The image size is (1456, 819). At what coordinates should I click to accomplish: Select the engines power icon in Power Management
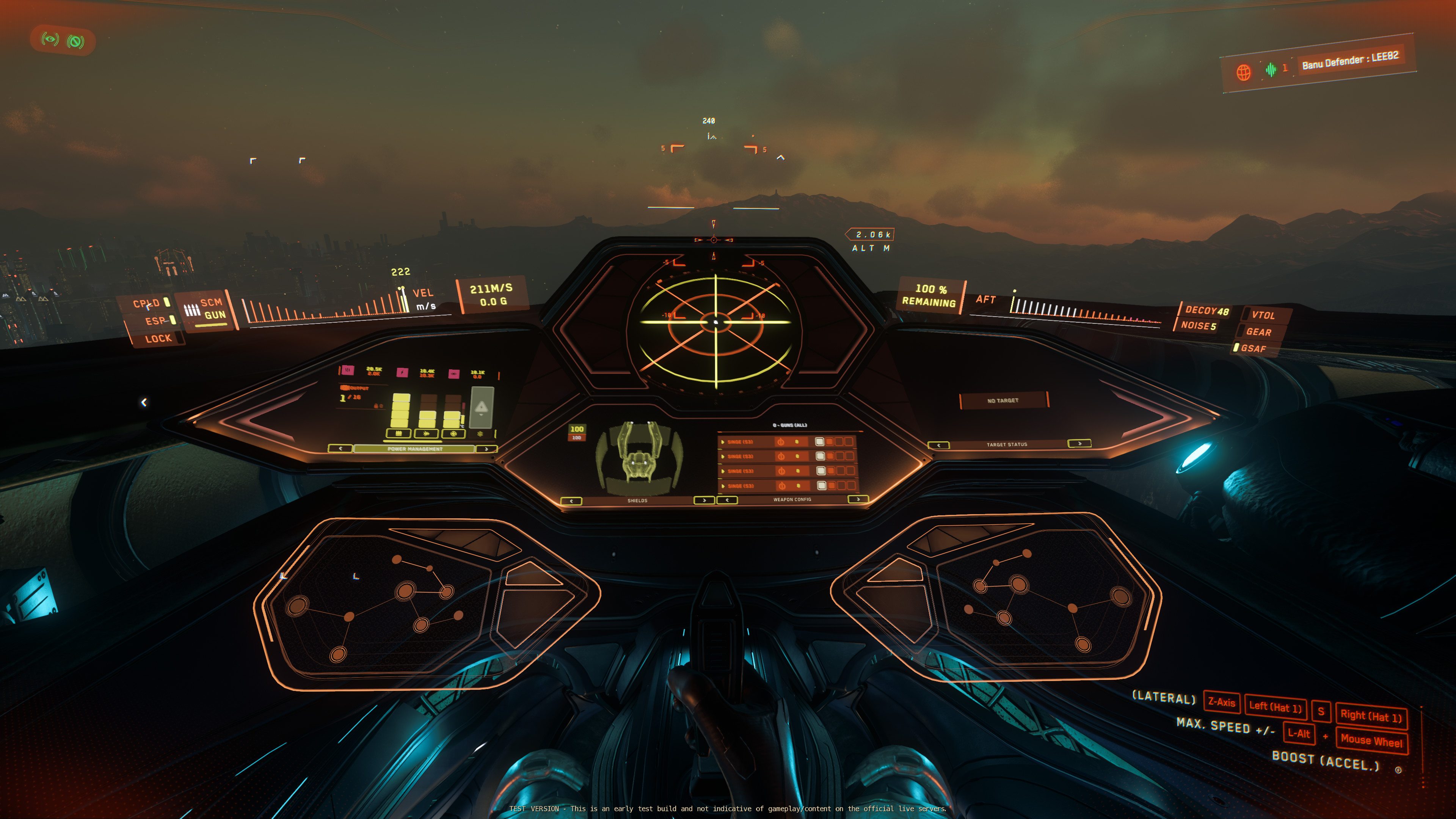point(426,433)
